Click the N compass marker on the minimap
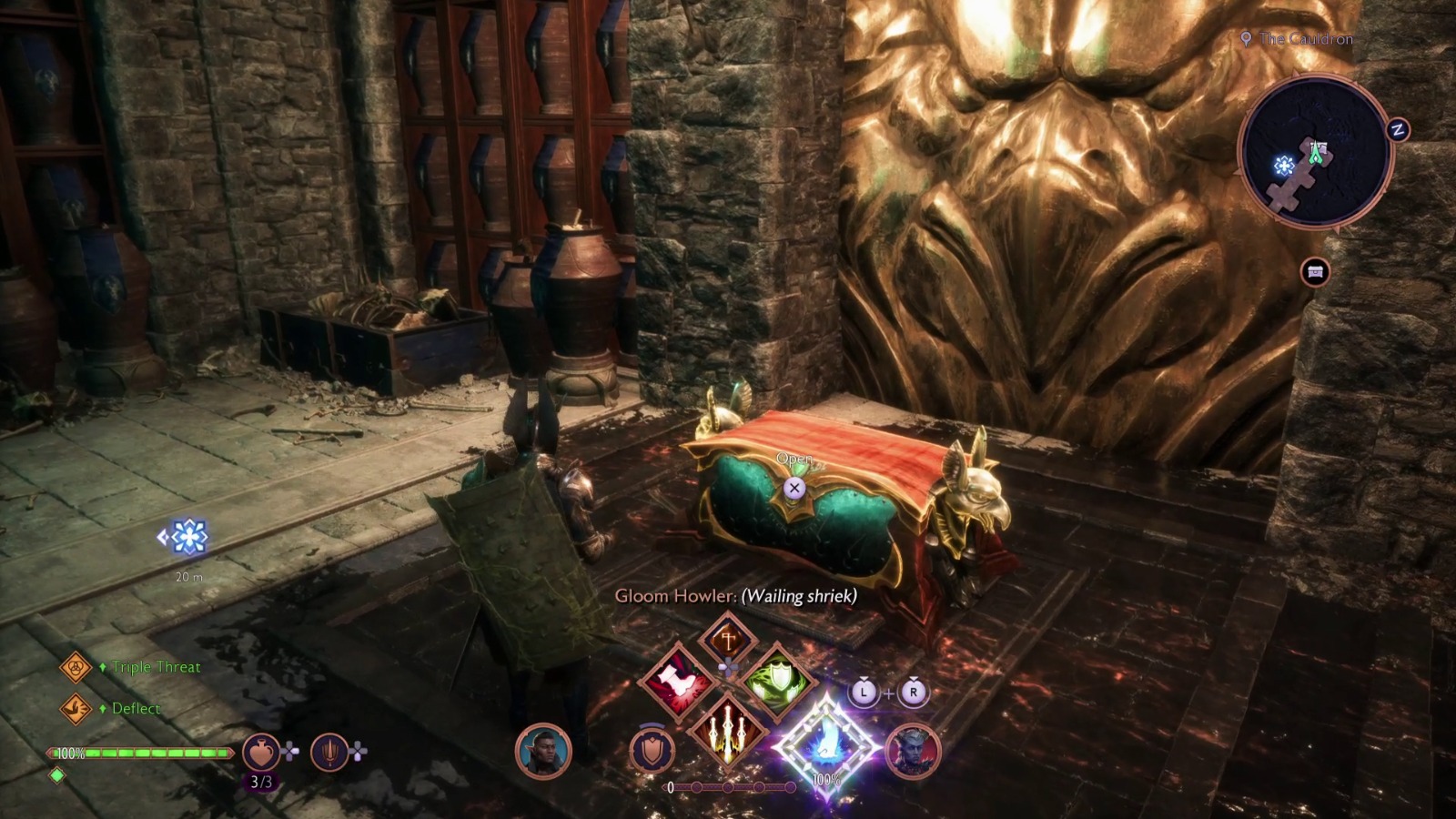Viewport: 1456px width, 819px height. [x=1397, y=130]
